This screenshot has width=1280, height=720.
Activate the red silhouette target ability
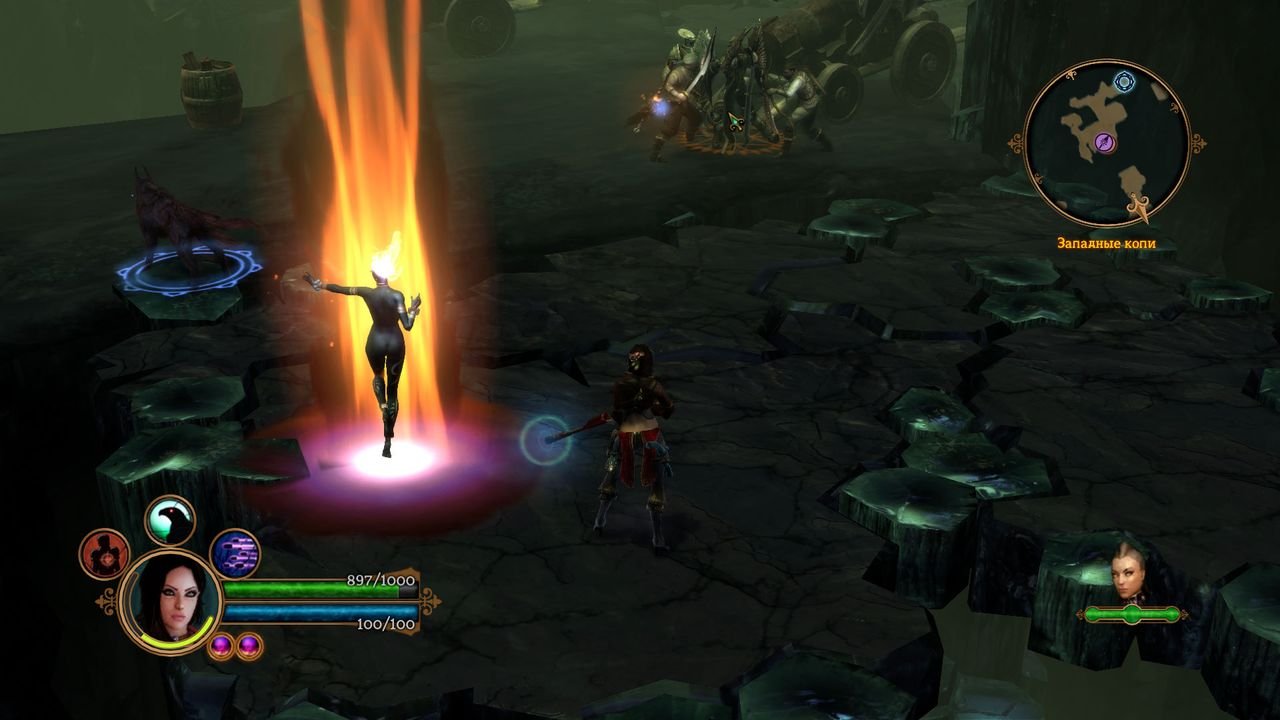pyautogui.click(x=104, y=553)
